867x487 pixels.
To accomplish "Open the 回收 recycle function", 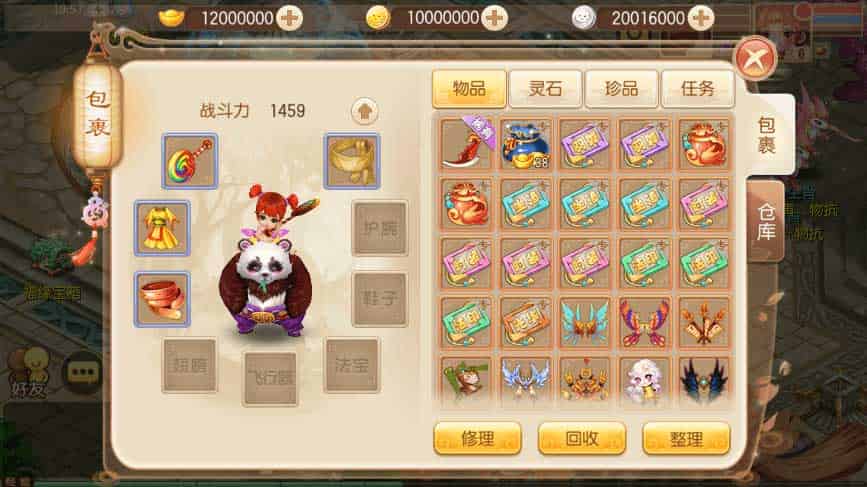I will click(581, 438).
